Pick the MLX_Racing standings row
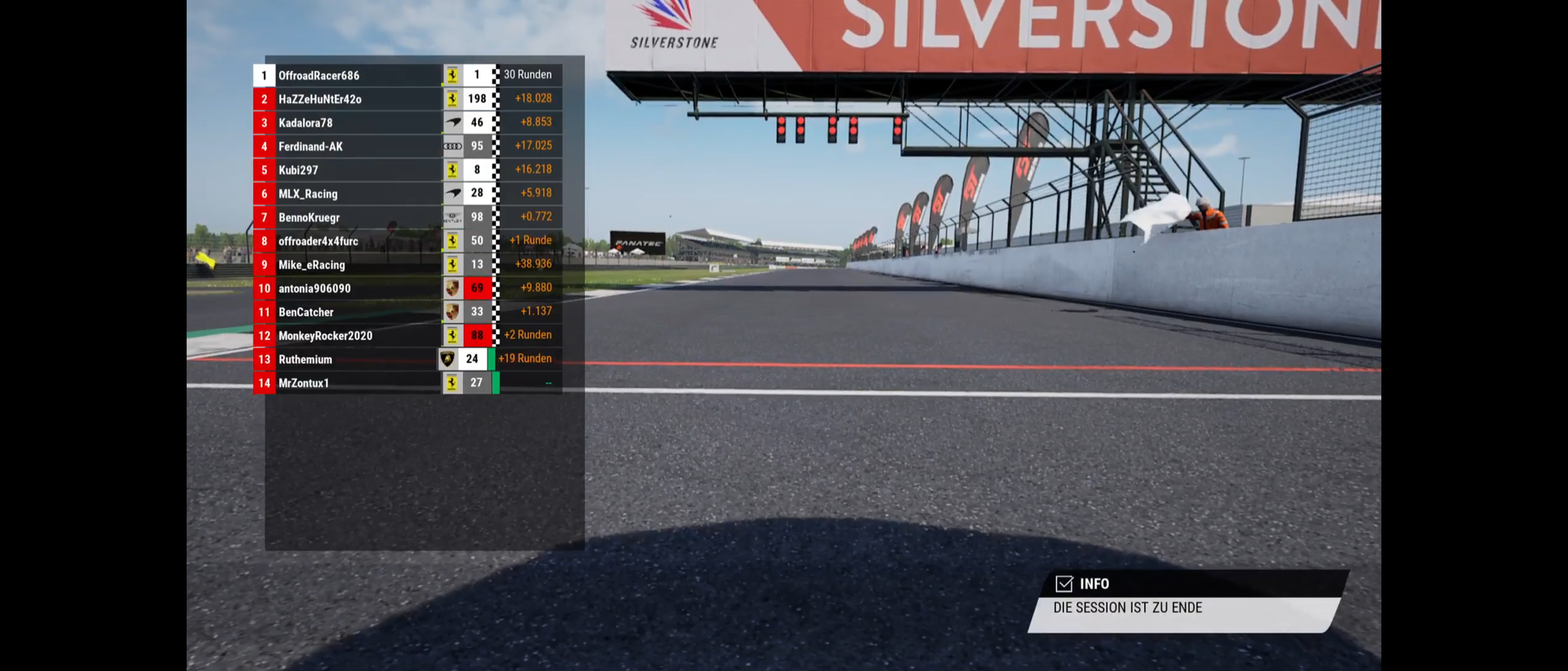 point(308,194)
